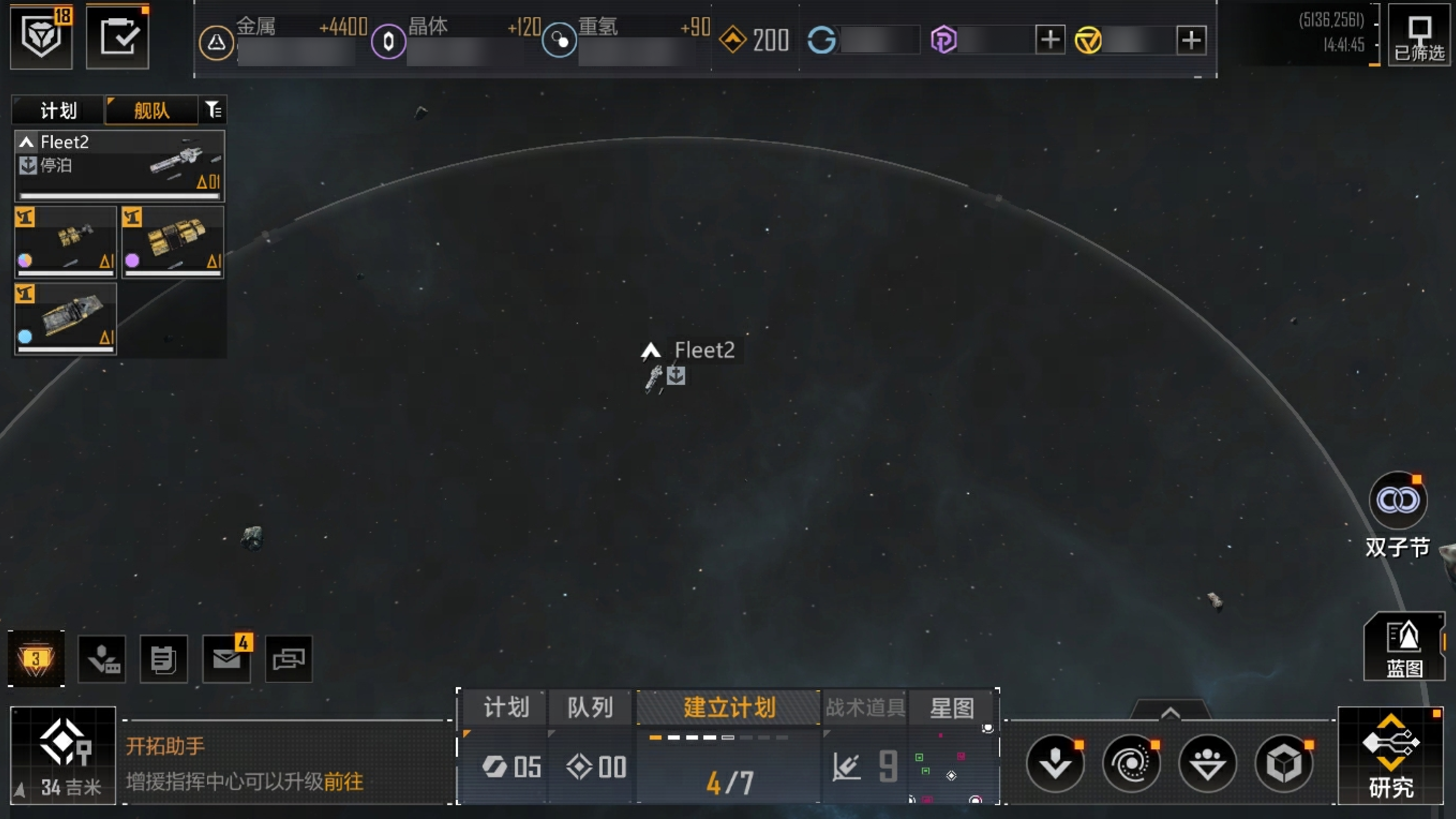
Task: Open the task checklist icon
Action: pos(117,38)
